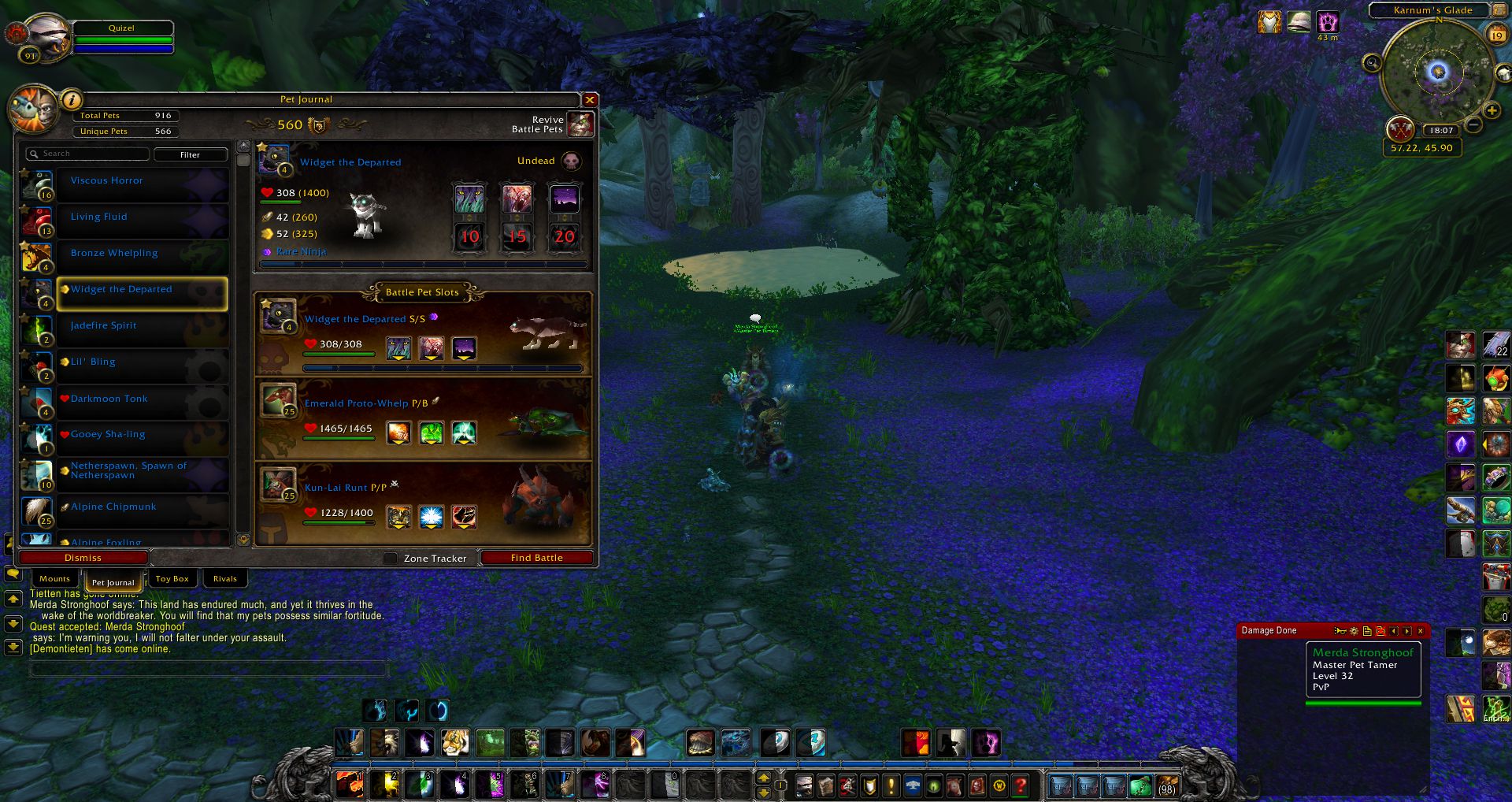Viewport: 1512px width, 802px height.
Task: Click the minimap zoom-in button
Action: [1491, 111]
